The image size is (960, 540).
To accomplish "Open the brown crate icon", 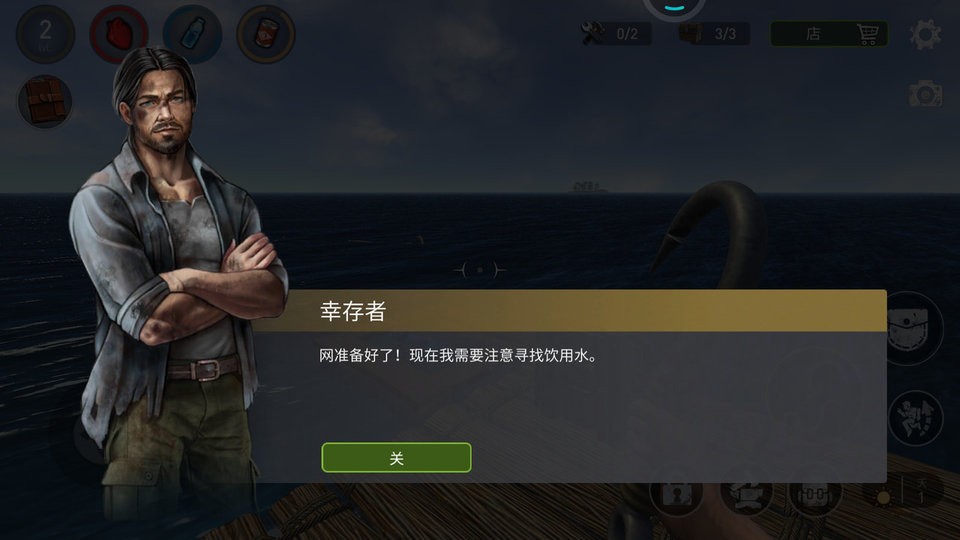I will 45,101.
